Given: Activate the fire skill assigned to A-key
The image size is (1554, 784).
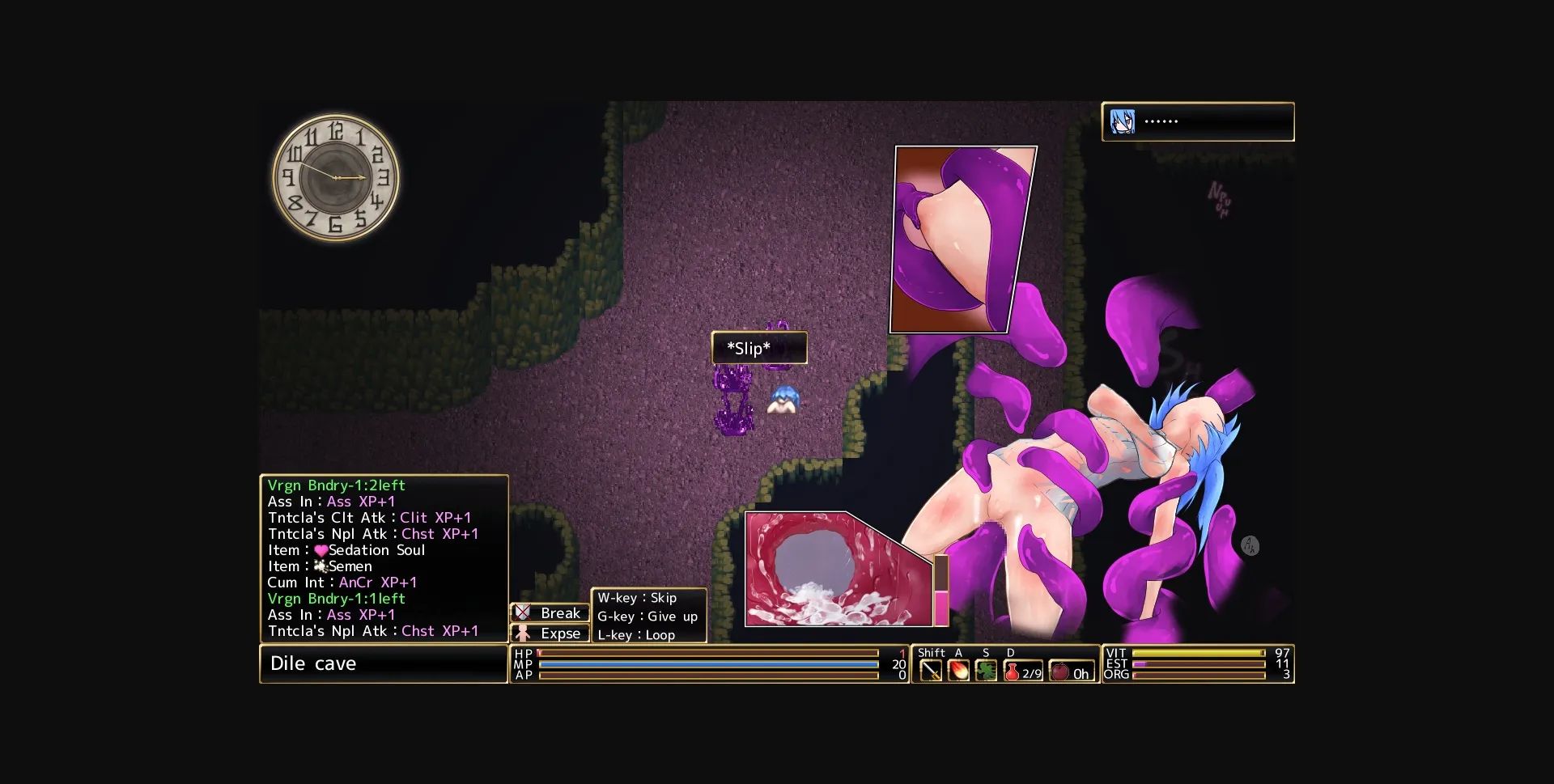Looking at the screenshot, I should [x=959, y=670].
